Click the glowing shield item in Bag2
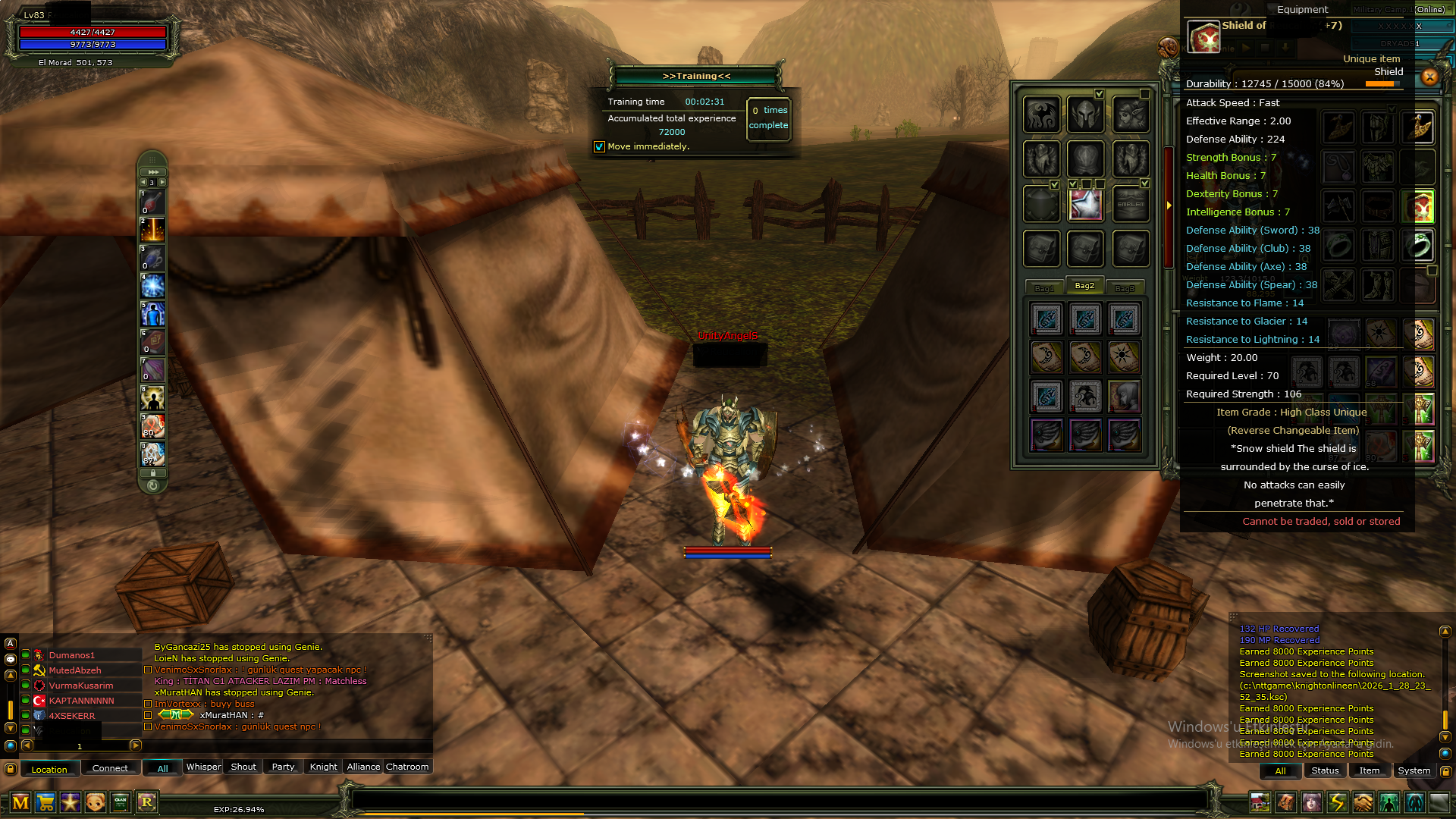The height and width of the screenshot is (819, 1456). pos(1084,205)
